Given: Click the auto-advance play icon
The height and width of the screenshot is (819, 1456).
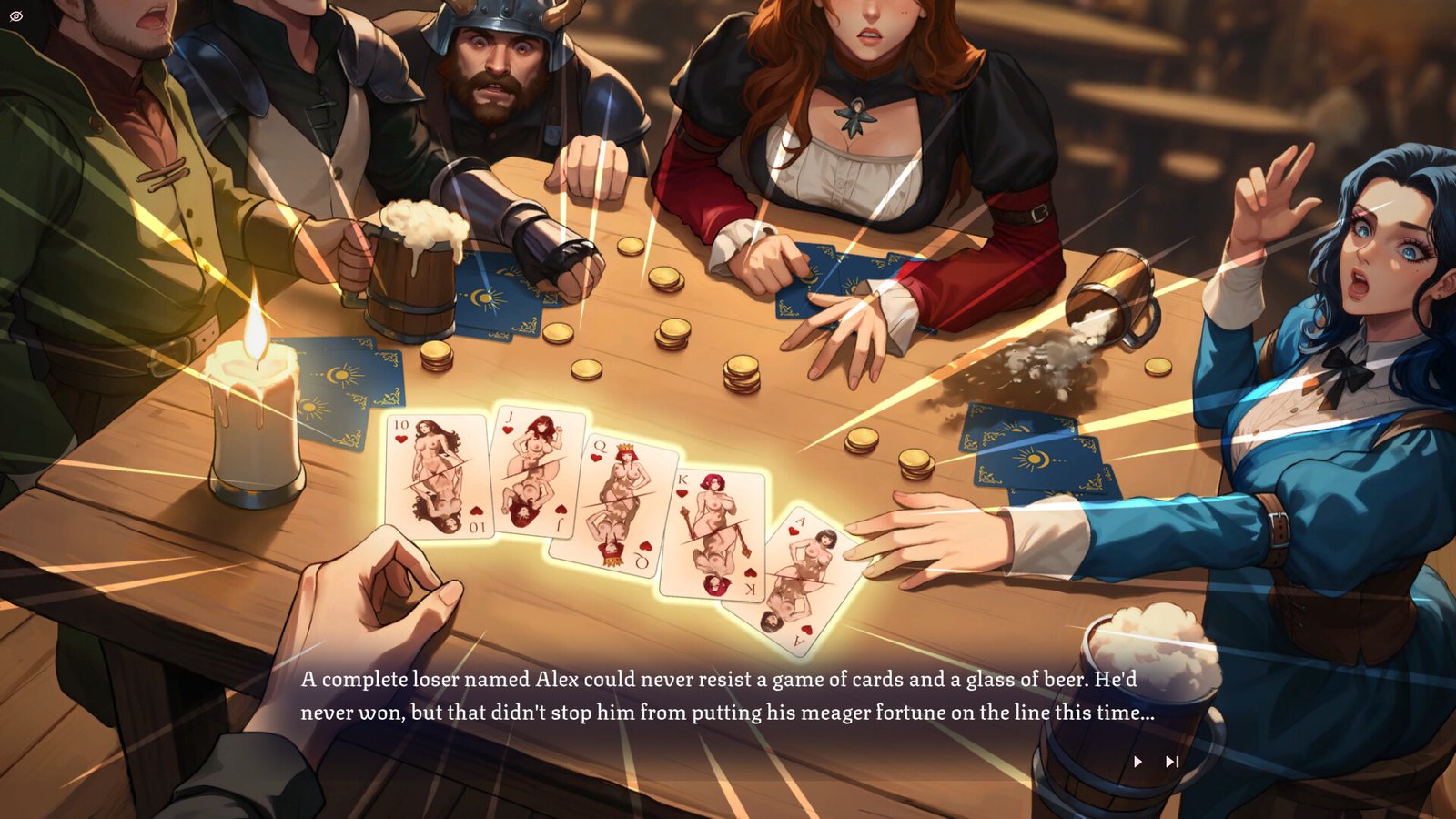Looking at the screenshot, I should (x=1137, y=762).
